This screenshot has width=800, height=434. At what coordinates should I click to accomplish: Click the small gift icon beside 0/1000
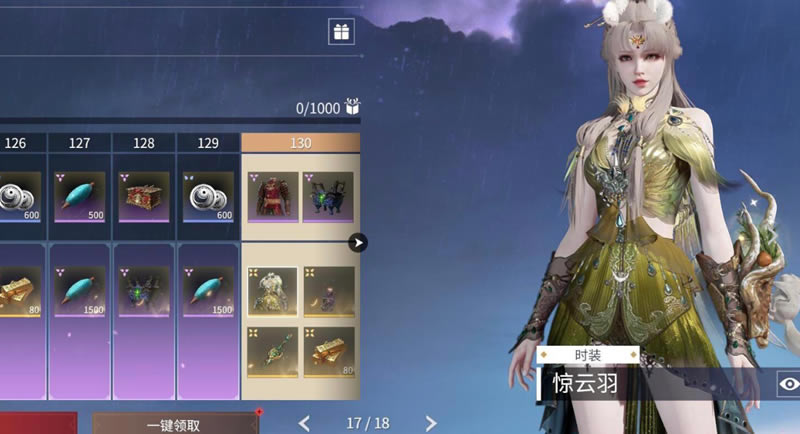[352, 106]
